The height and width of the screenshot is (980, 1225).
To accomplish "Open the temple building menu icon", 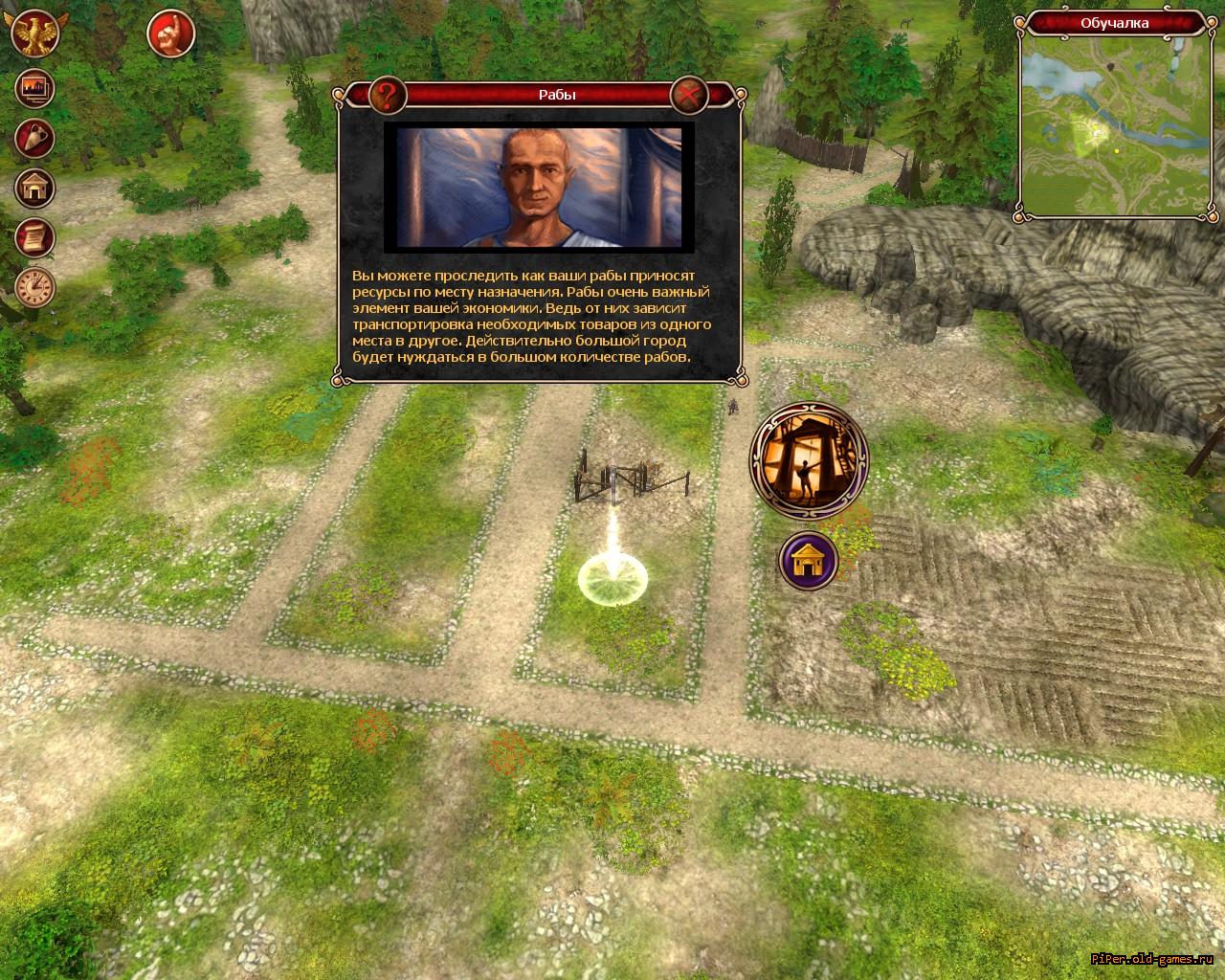I will click(x=35, y=188).
